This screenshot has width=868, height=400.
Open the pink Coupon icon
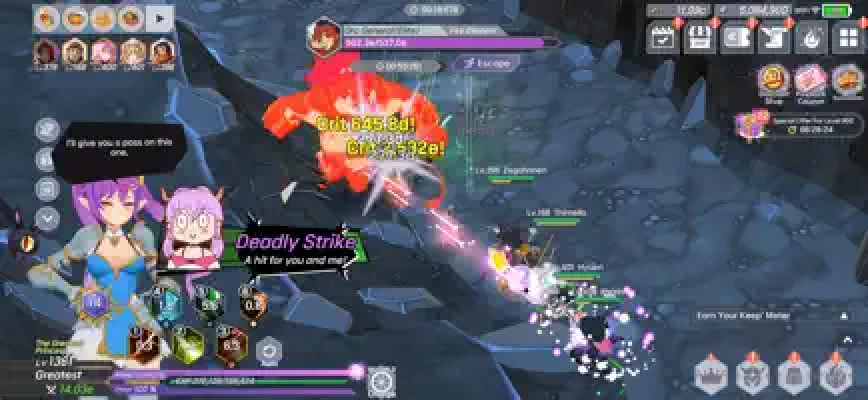pos(810,80)
